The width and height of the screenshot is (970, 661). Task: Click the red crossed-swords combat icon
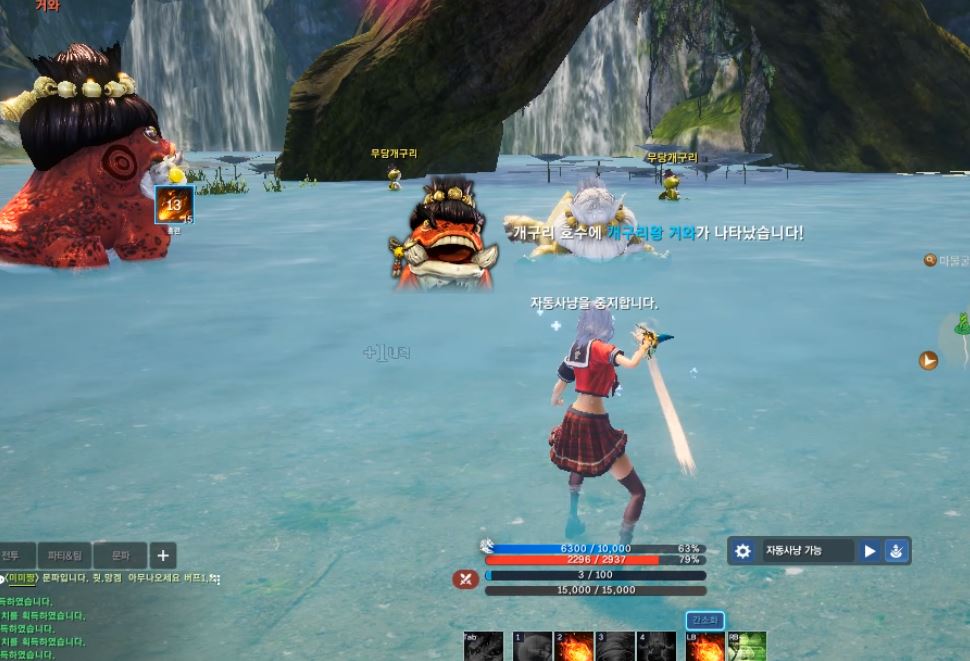point(465,578)
